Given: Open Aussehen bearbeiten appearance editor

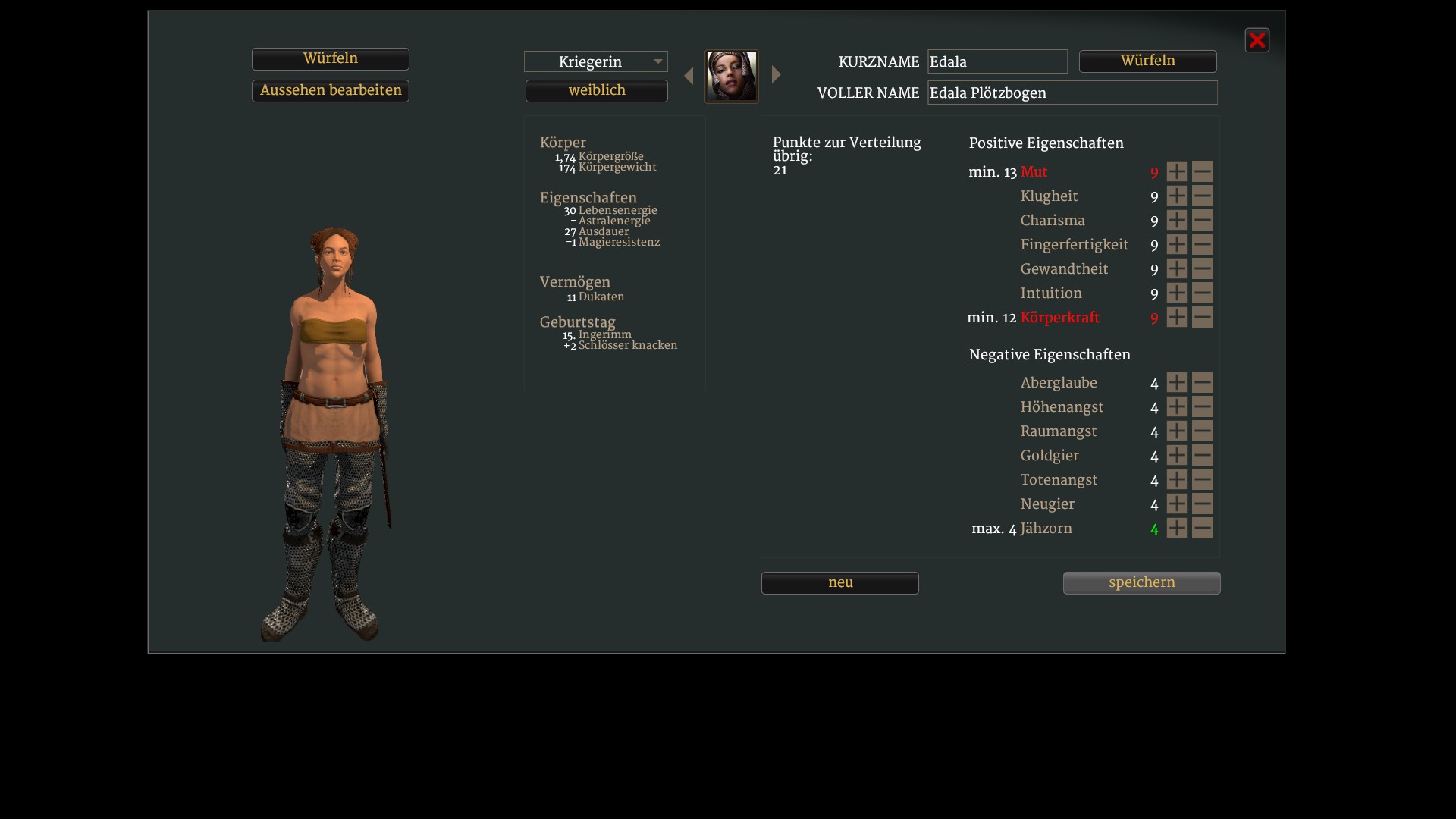Looking at the screenshot, I should (x=330, y=91).
